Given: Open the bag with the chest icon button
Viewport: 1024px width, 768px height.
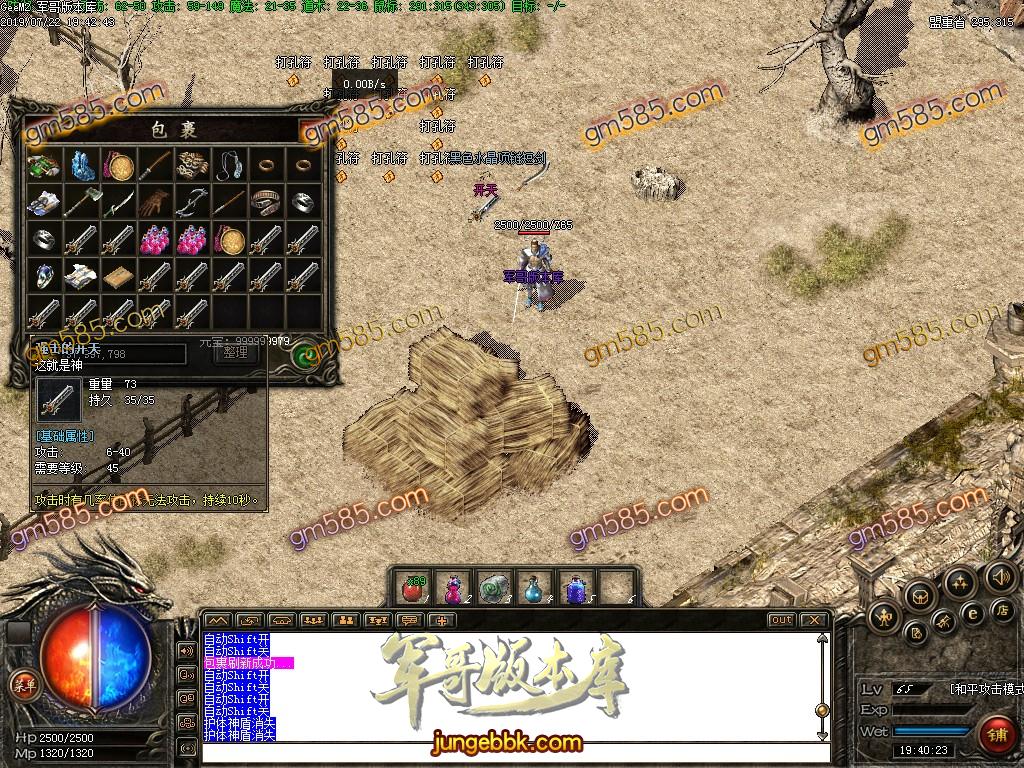Looking at the screenshot, I should click(x=919, y=597).
